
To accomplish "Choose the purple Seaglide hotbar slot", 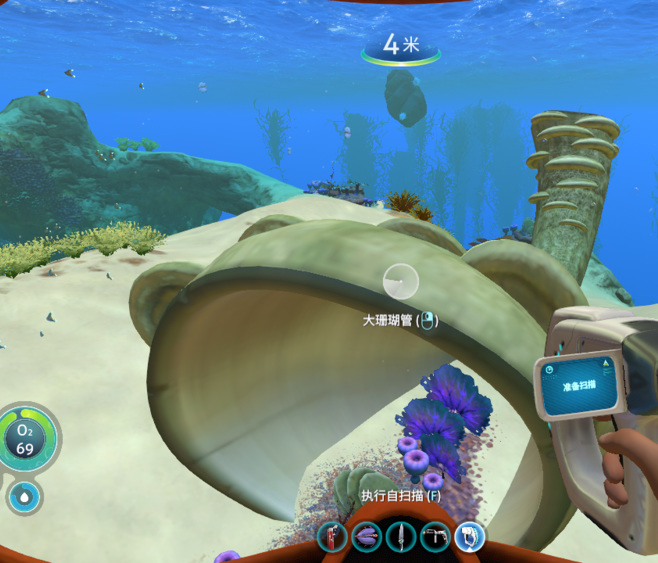I will click(x=366, y=538).
